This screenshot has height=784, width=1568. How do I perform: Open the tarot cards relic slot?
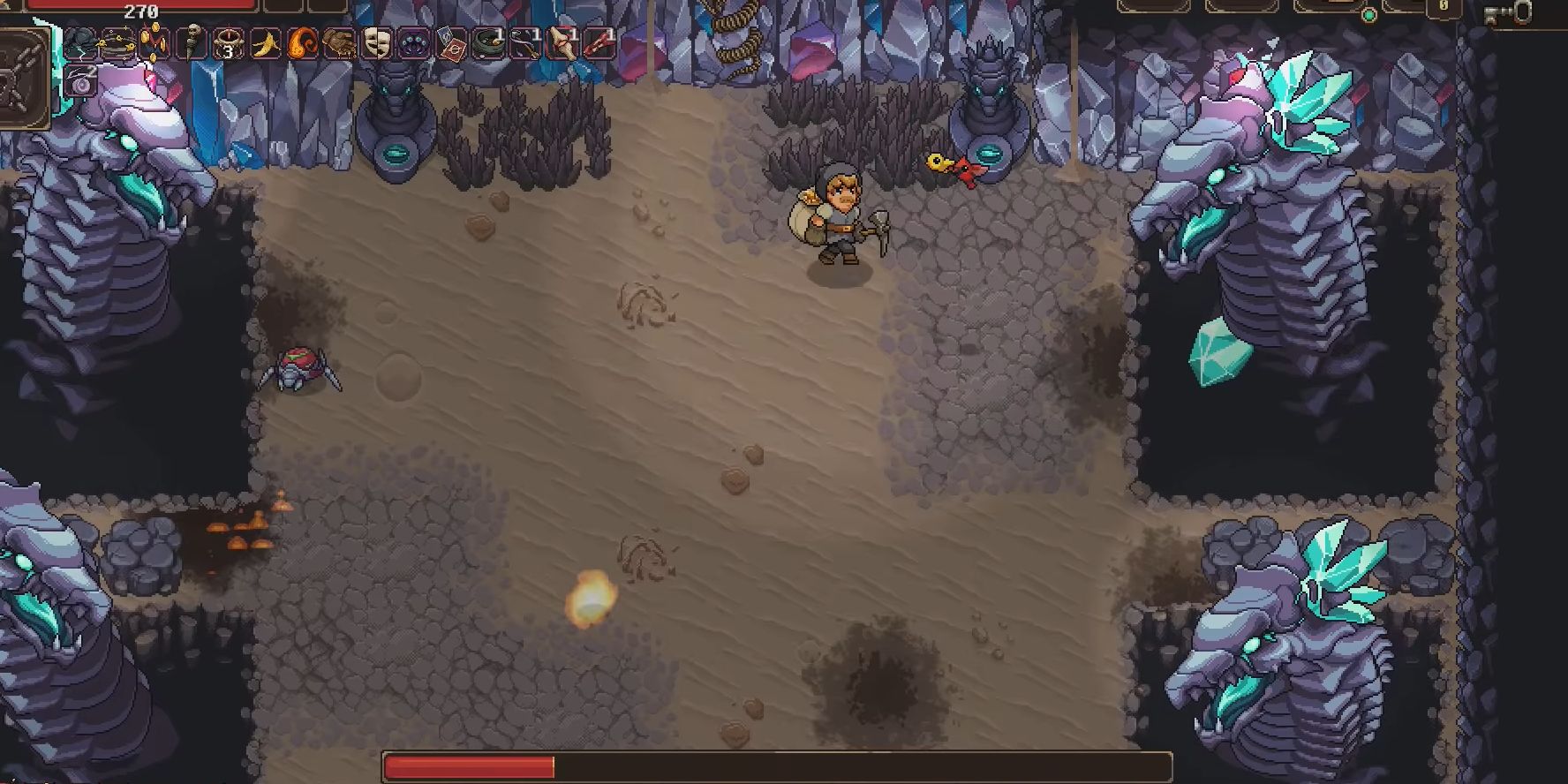(x=450, y=42)
